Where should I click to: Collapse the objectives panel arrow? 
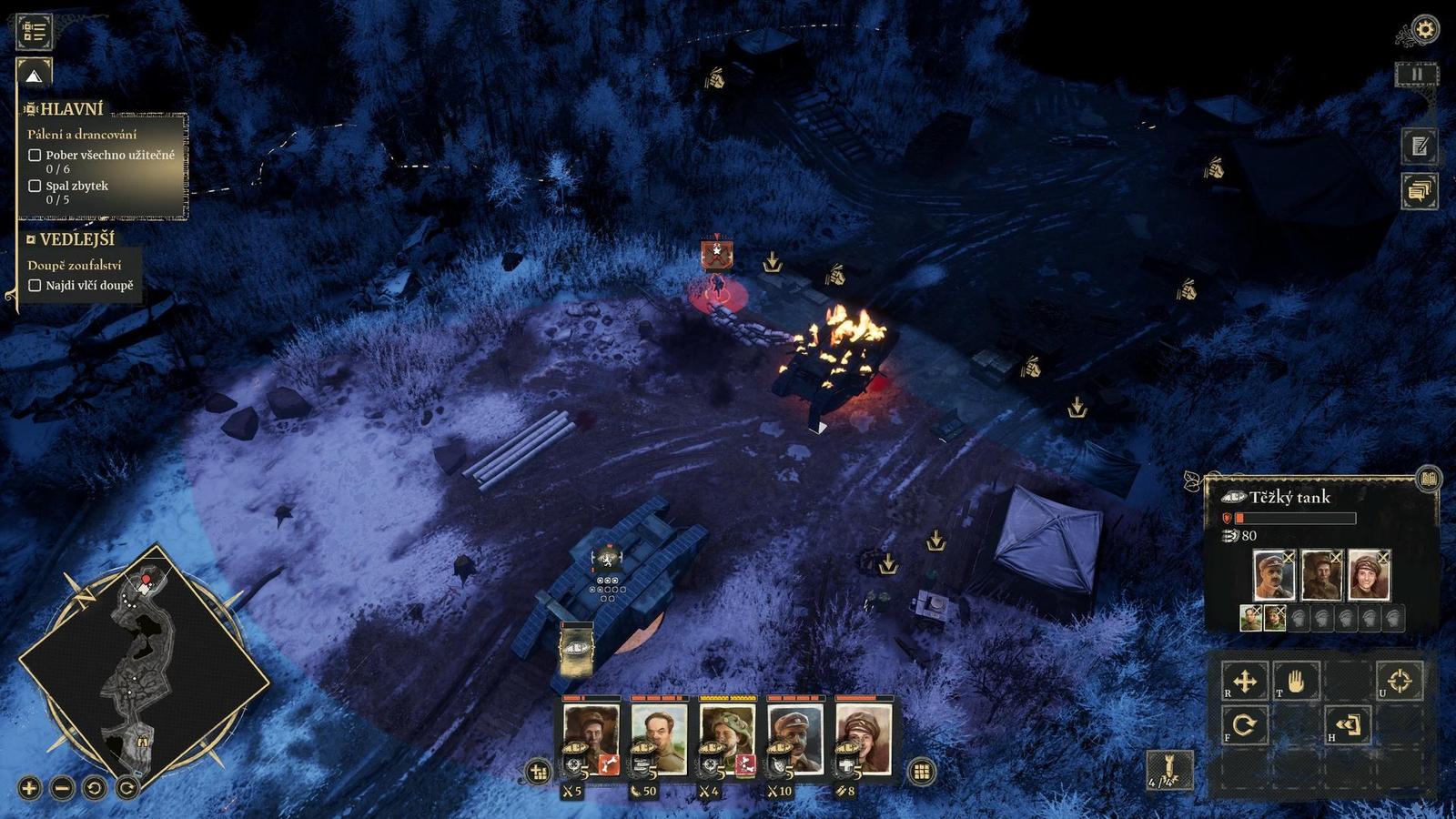click(x=34, y=75)
